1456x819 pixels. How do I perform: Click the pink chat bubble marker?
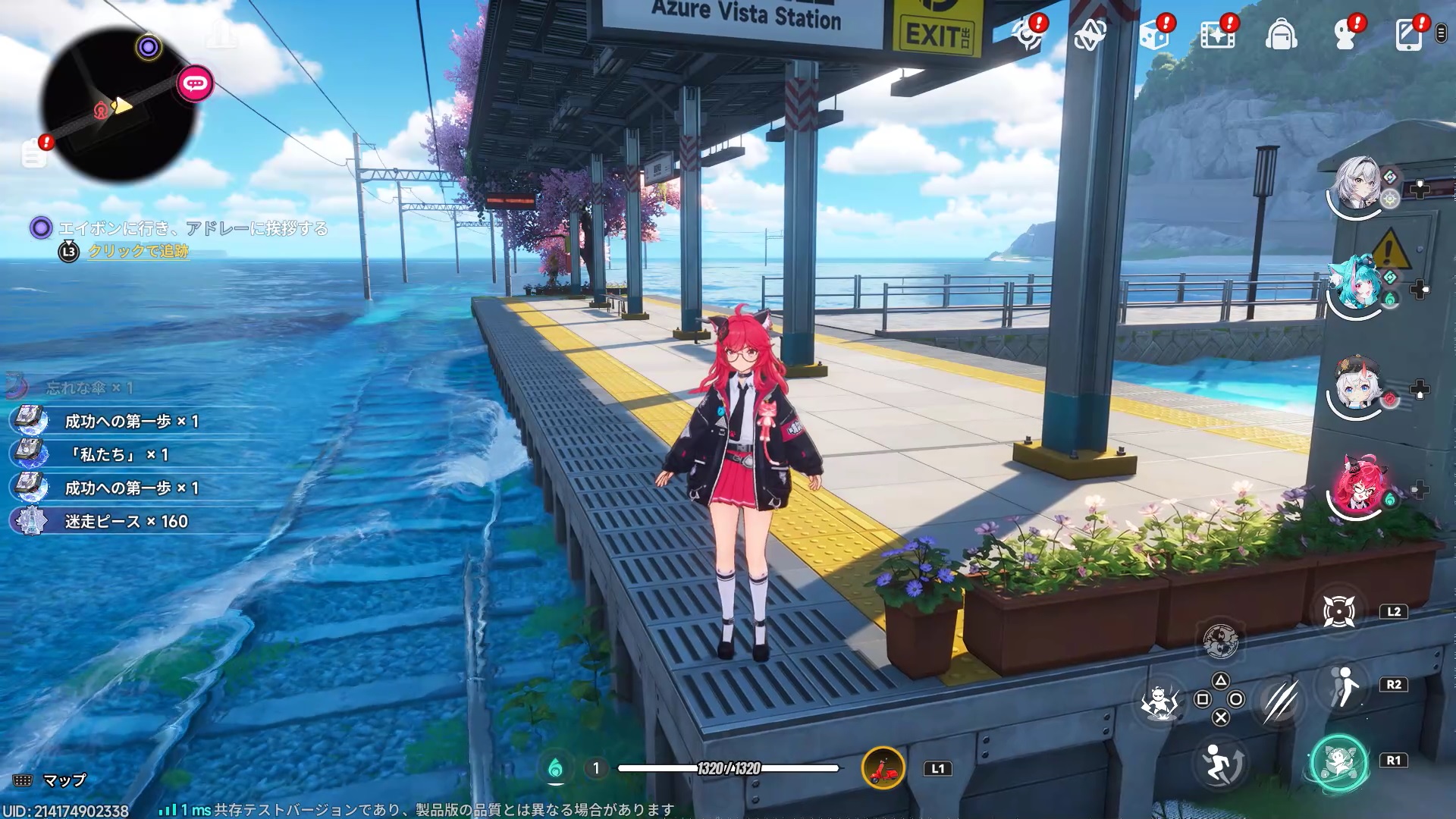tap(195, 83)
